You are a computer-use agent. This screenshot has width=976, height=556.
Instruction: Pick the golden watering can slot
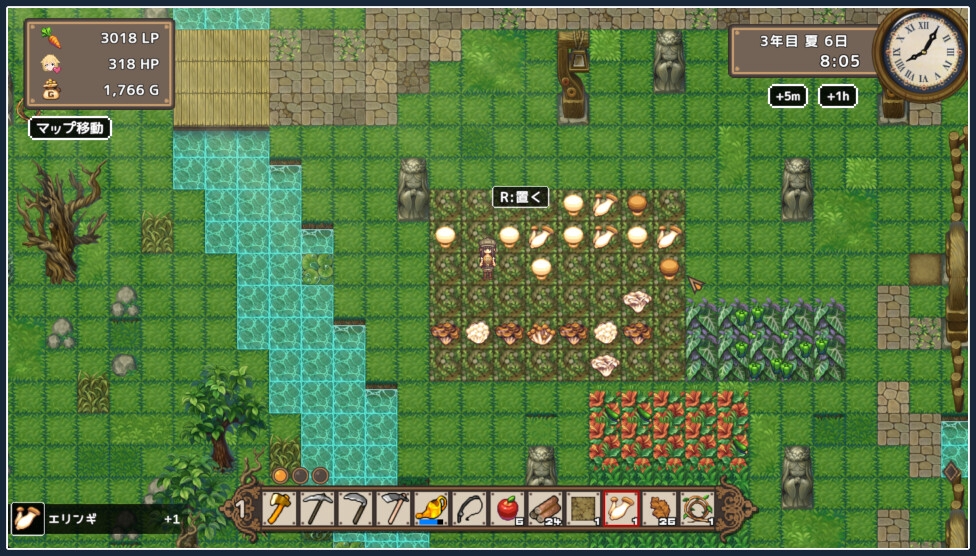click(431, 509)
